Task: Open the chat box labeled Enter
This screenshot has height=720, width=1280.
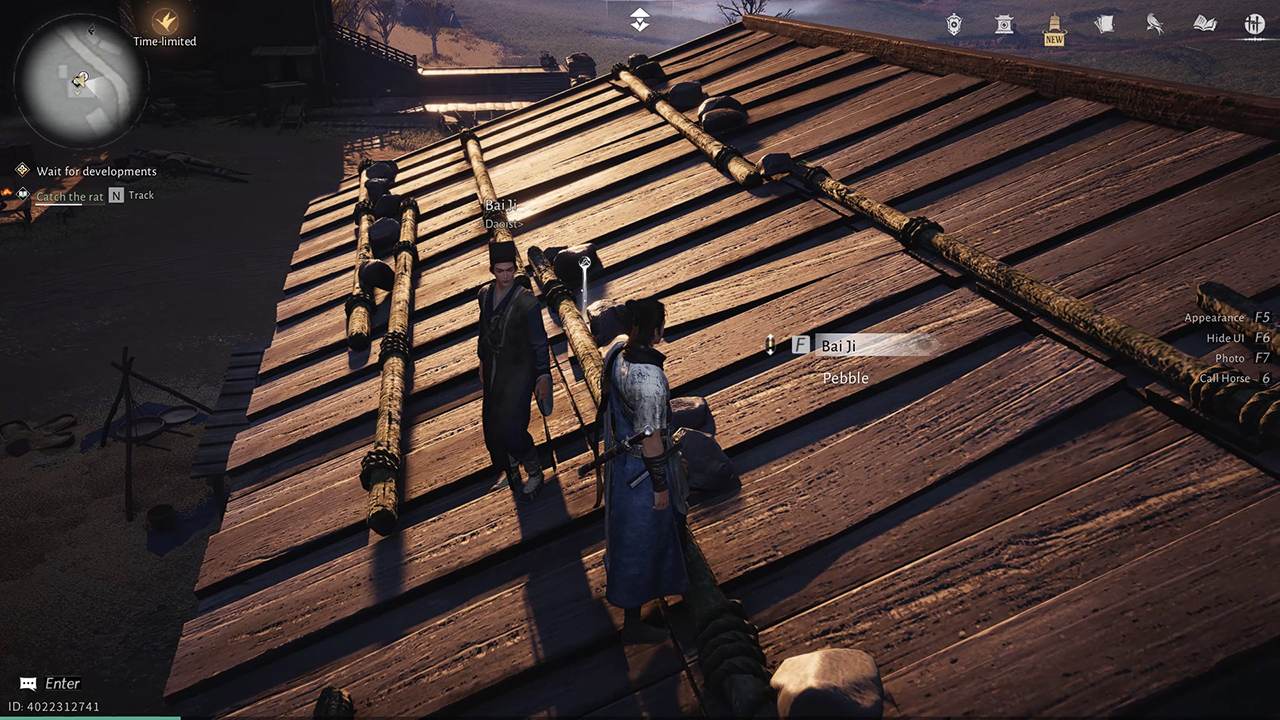Action: tap(52, 684)
